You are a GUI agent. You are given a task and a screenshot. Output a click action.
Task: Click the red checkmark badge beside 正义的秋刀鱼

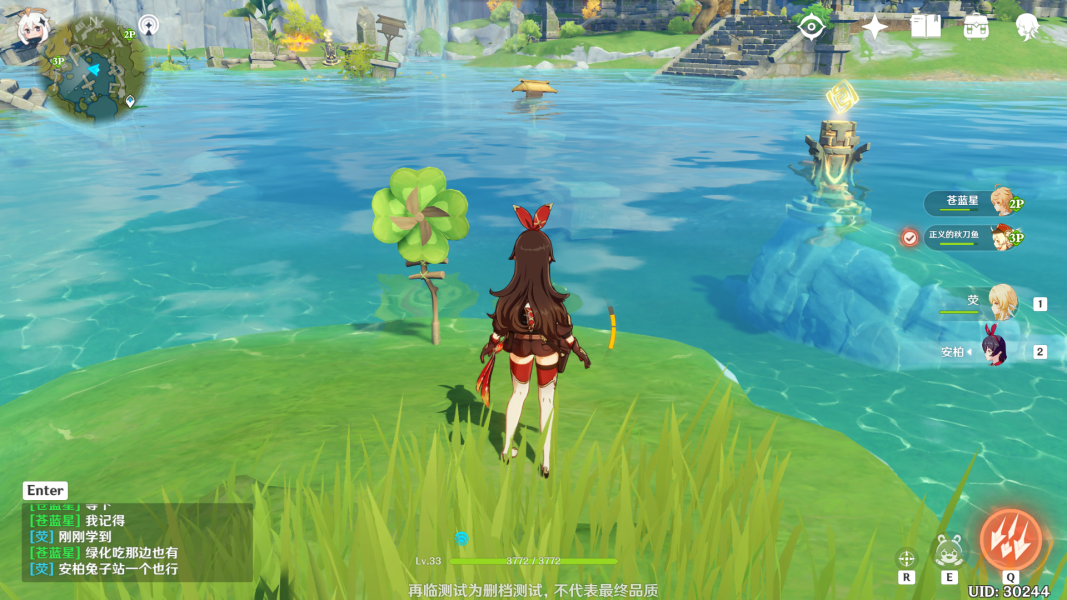(x=909, y=237)
